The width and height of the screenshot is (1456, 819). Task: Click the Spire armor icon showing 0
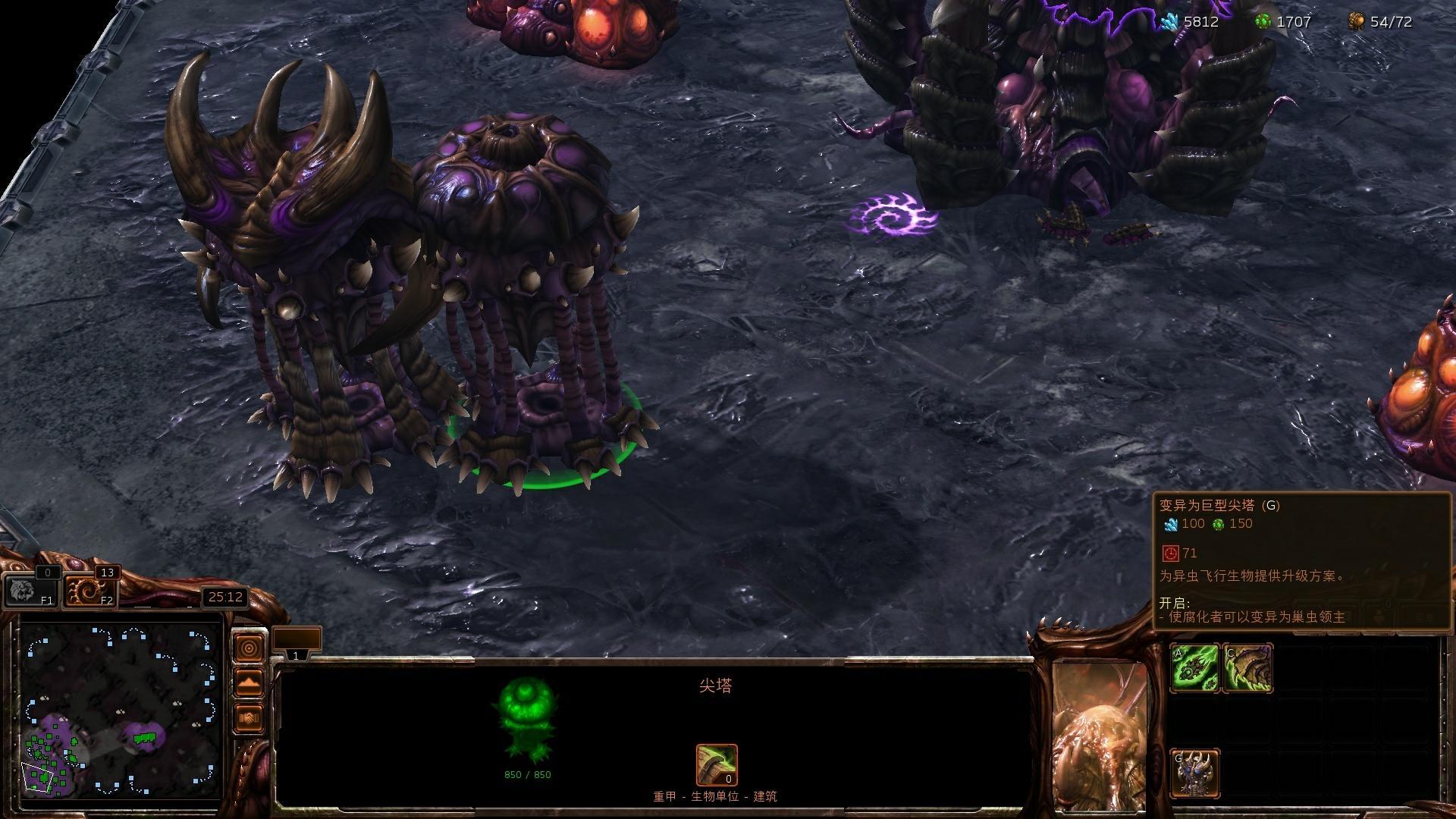point(717,765)
